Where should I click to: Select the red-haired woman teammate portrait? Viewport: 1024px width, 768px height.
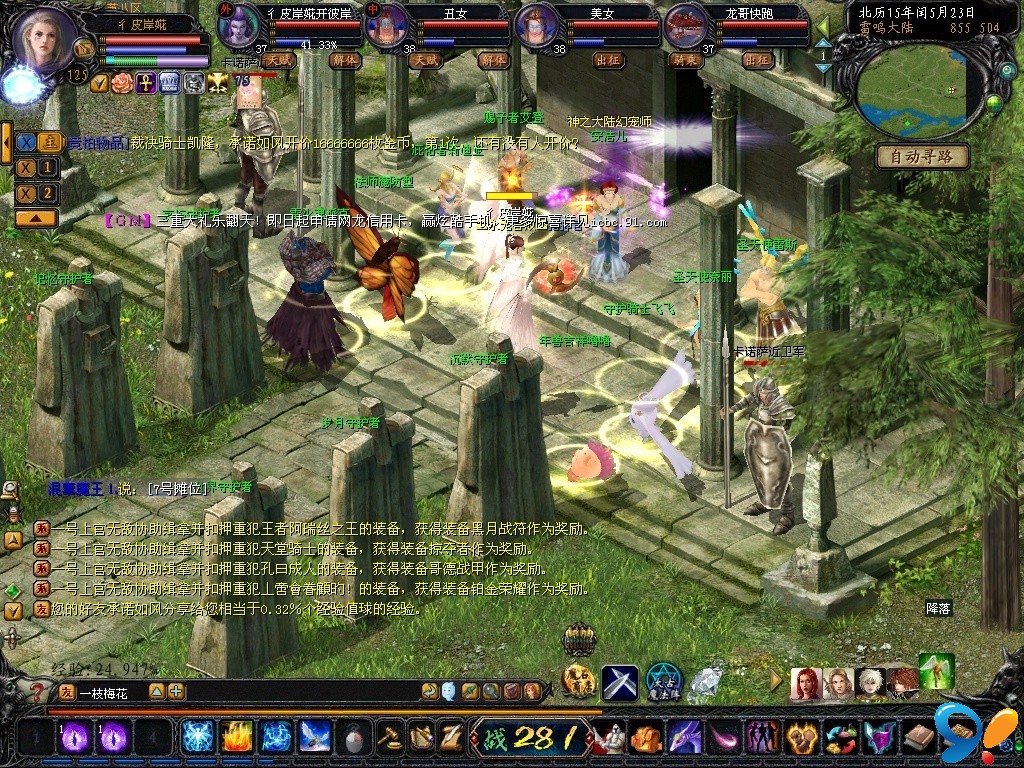805,684
